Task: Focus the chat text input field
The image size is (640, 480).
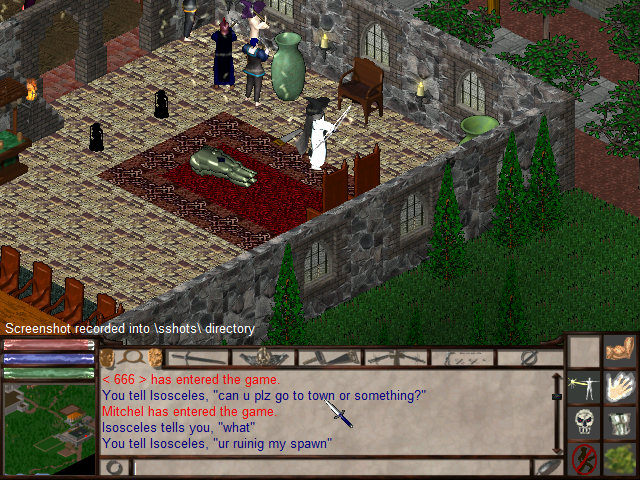Action: point(330,467)
